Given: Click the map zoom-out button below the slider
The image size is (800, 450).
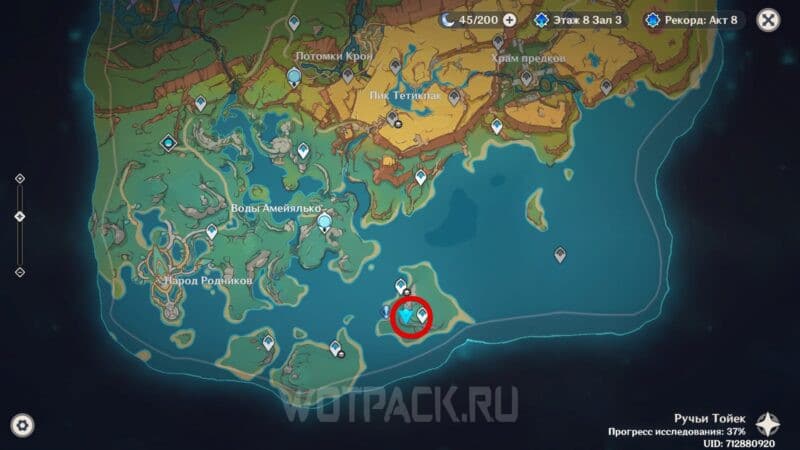Looking at the screenshot, I should pos(20,271).
